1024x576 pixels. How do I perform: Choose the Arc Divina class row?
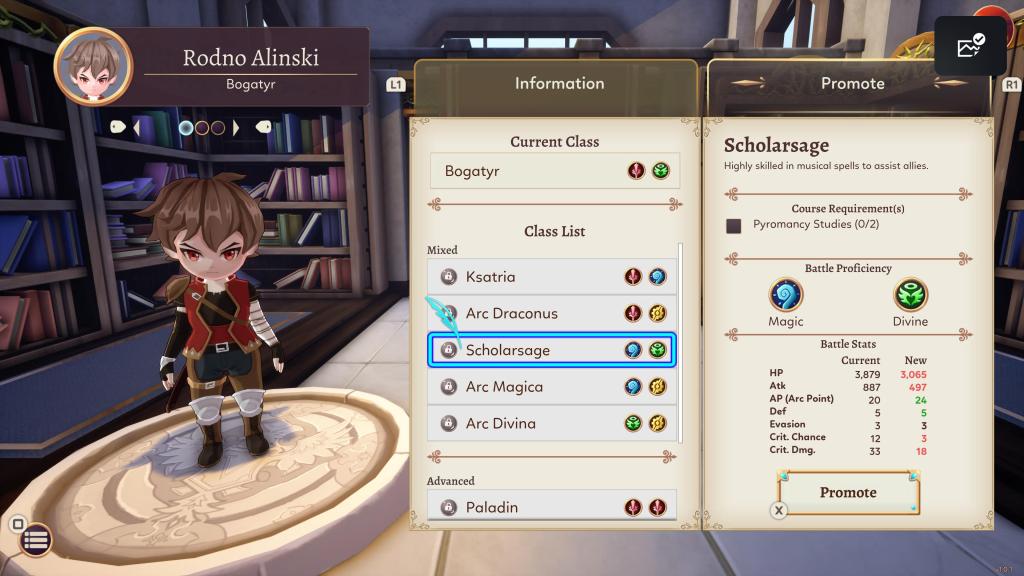(x=552, y=424)
